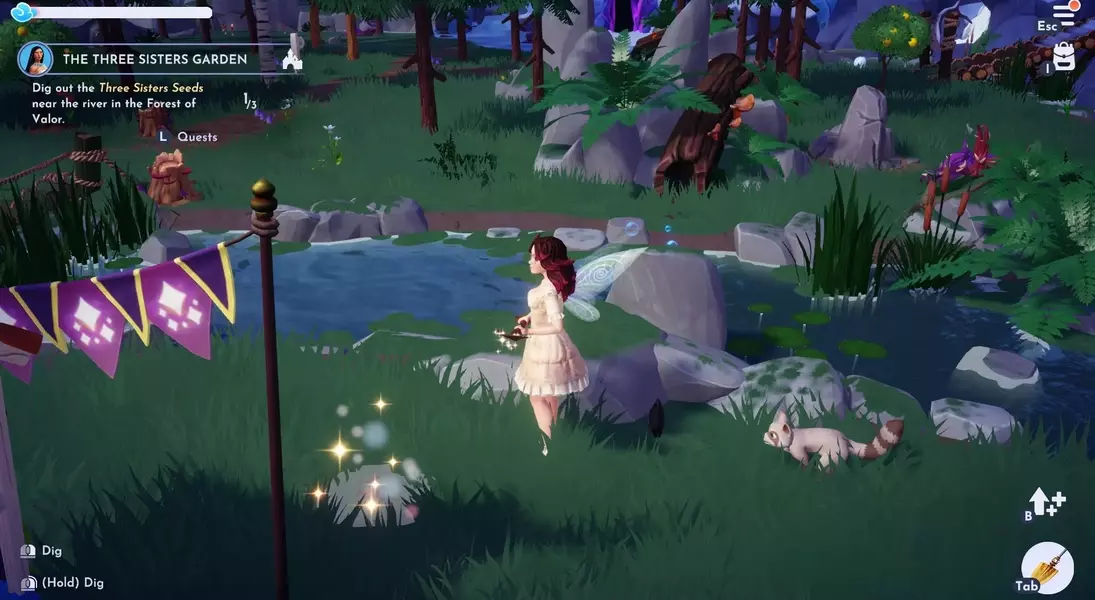The height and width of the screenshot is (600, 1095).
Task: Open the Quests log label
Action: [197, 137]
